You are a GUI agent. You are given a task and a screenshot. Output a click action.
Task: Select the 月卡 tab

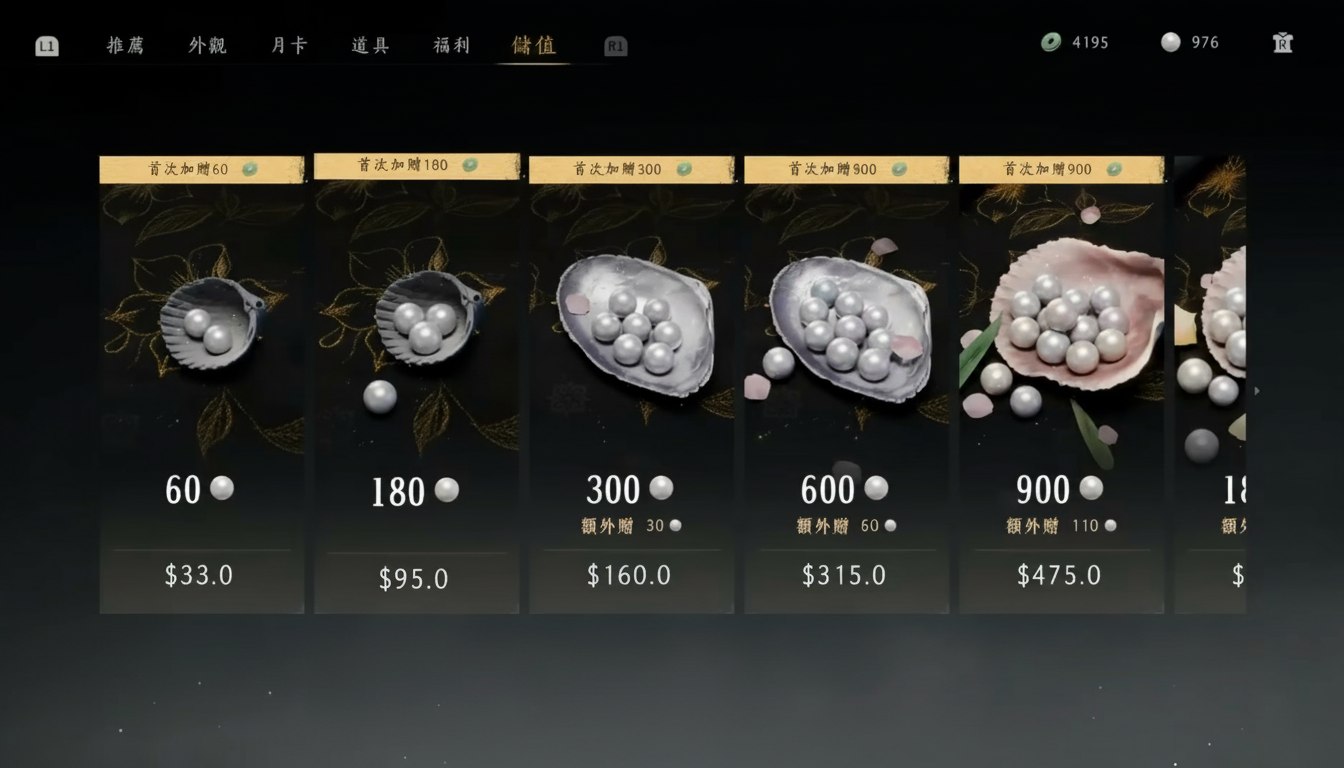point(289,45)
